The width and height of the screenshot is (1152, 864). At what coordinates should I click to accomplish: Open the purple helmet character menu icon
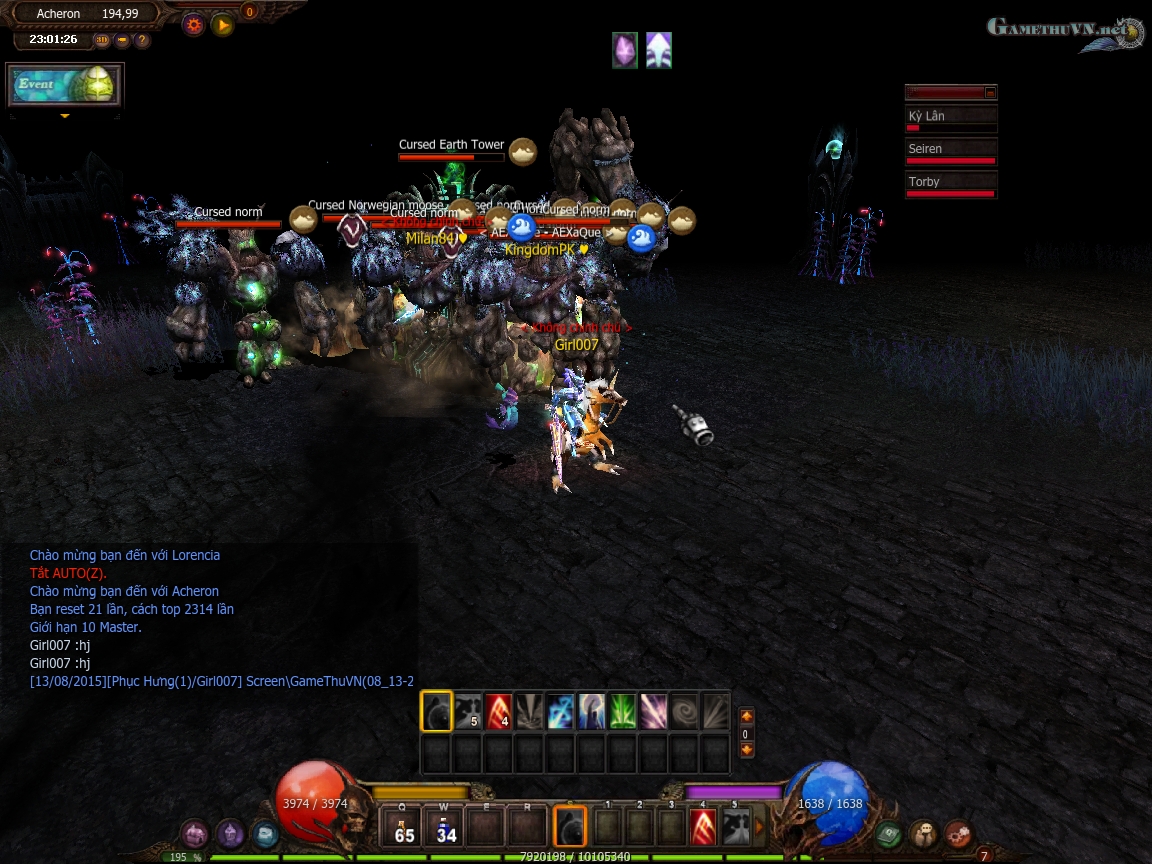(231, 833)
